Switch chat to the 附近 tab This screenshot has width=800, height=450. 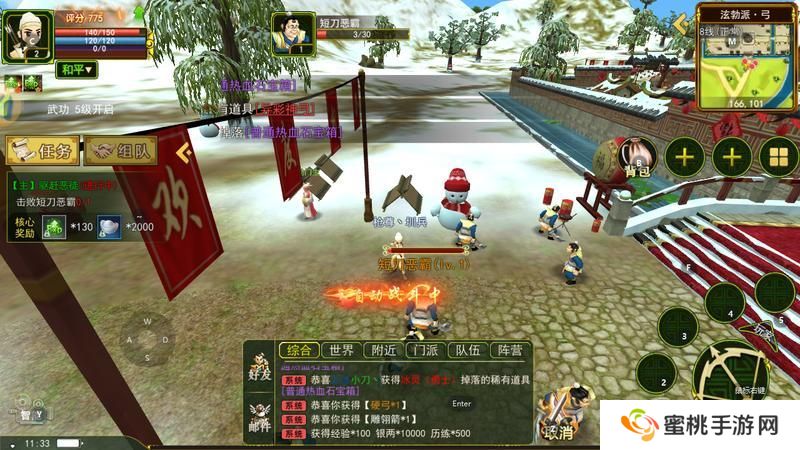(x=383, y=350)
